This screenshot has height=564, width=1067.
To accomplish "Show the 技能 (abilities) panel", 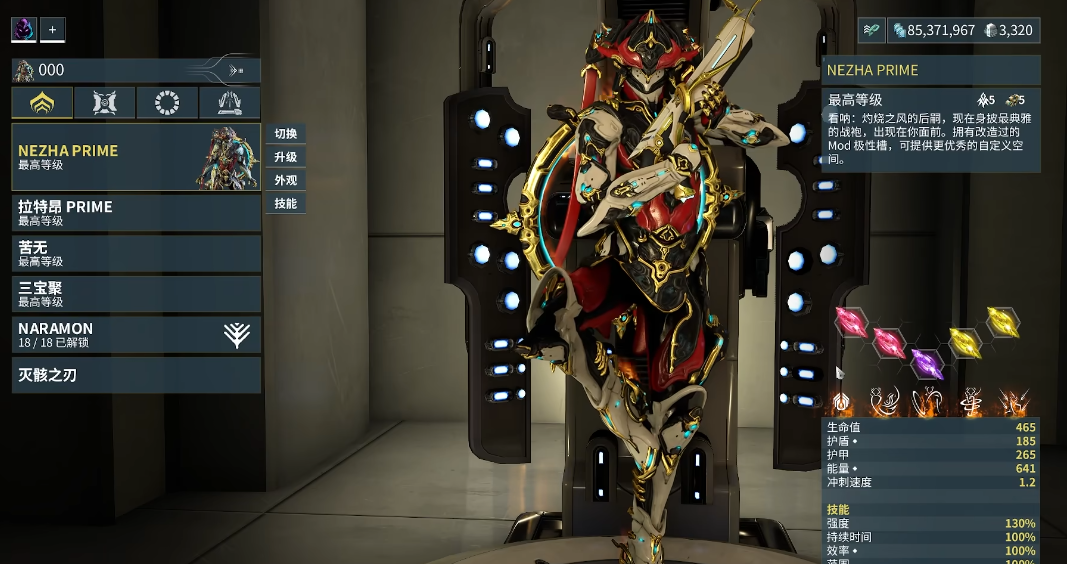I will tap(285, 204).
